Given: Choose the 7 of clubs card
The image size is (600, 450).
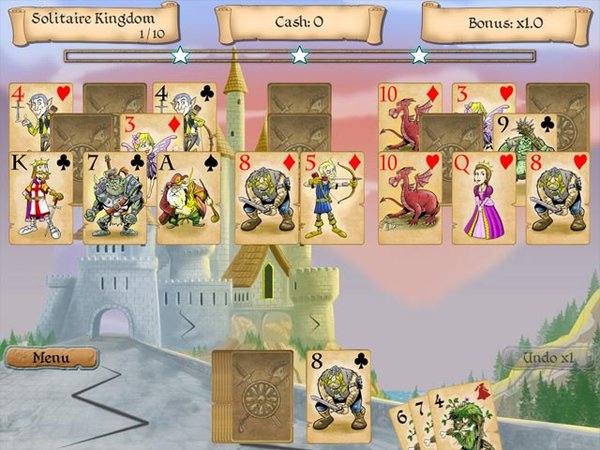Looking at the screenshot, I should [x=114, y=200].
